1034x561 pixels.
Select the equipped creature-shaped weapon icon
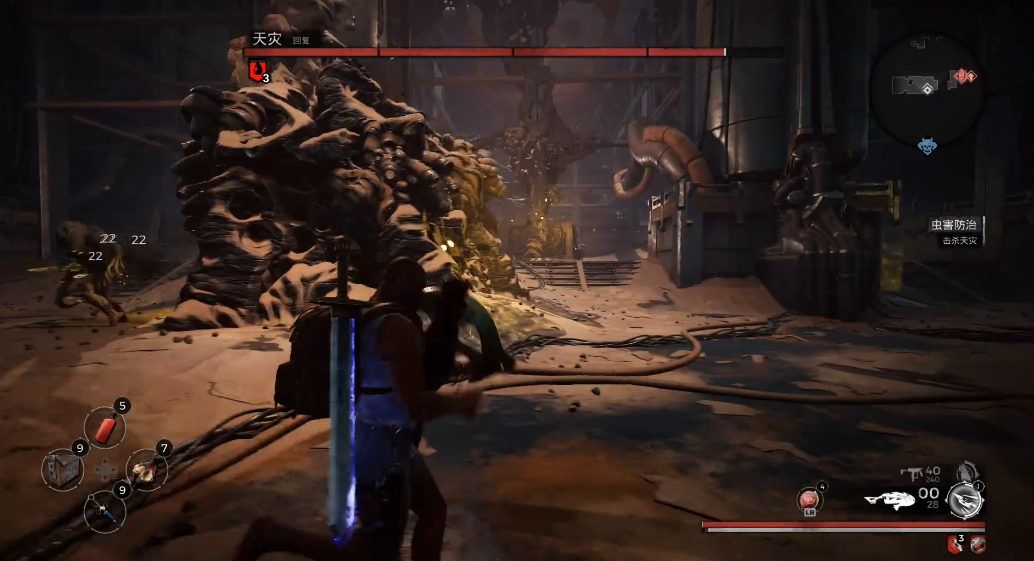coord(890,499)
